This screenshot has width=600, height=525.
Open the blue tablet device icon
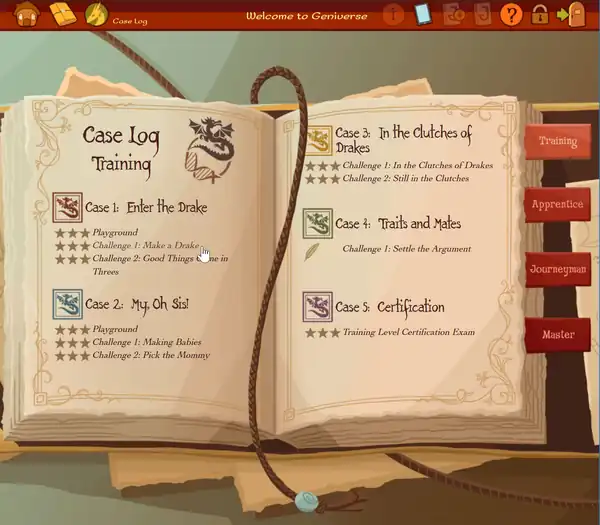click(x=422, y=14)
